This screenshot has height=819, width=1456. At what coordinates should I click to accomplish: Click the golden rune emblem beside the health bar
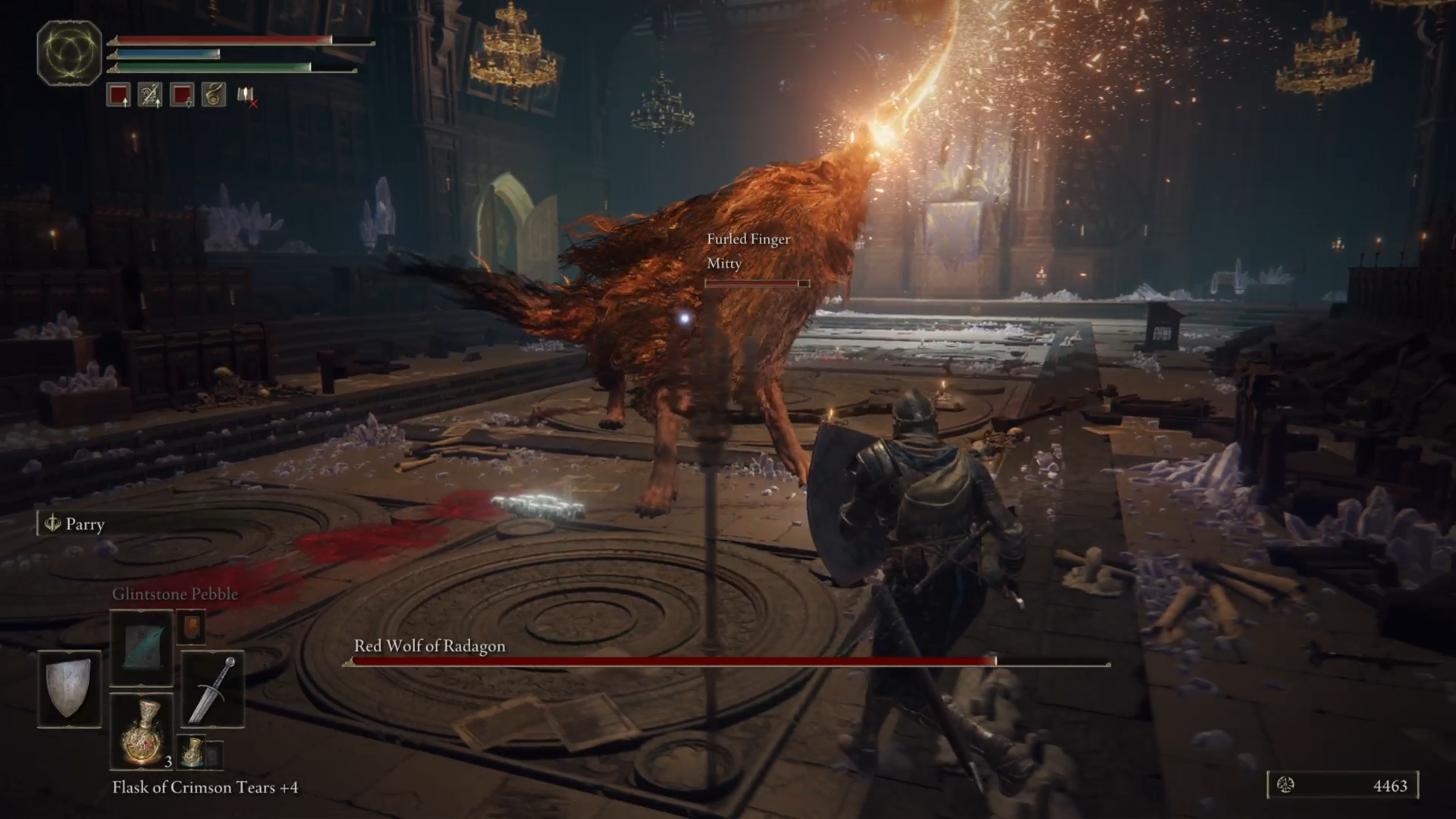point(69,52)
